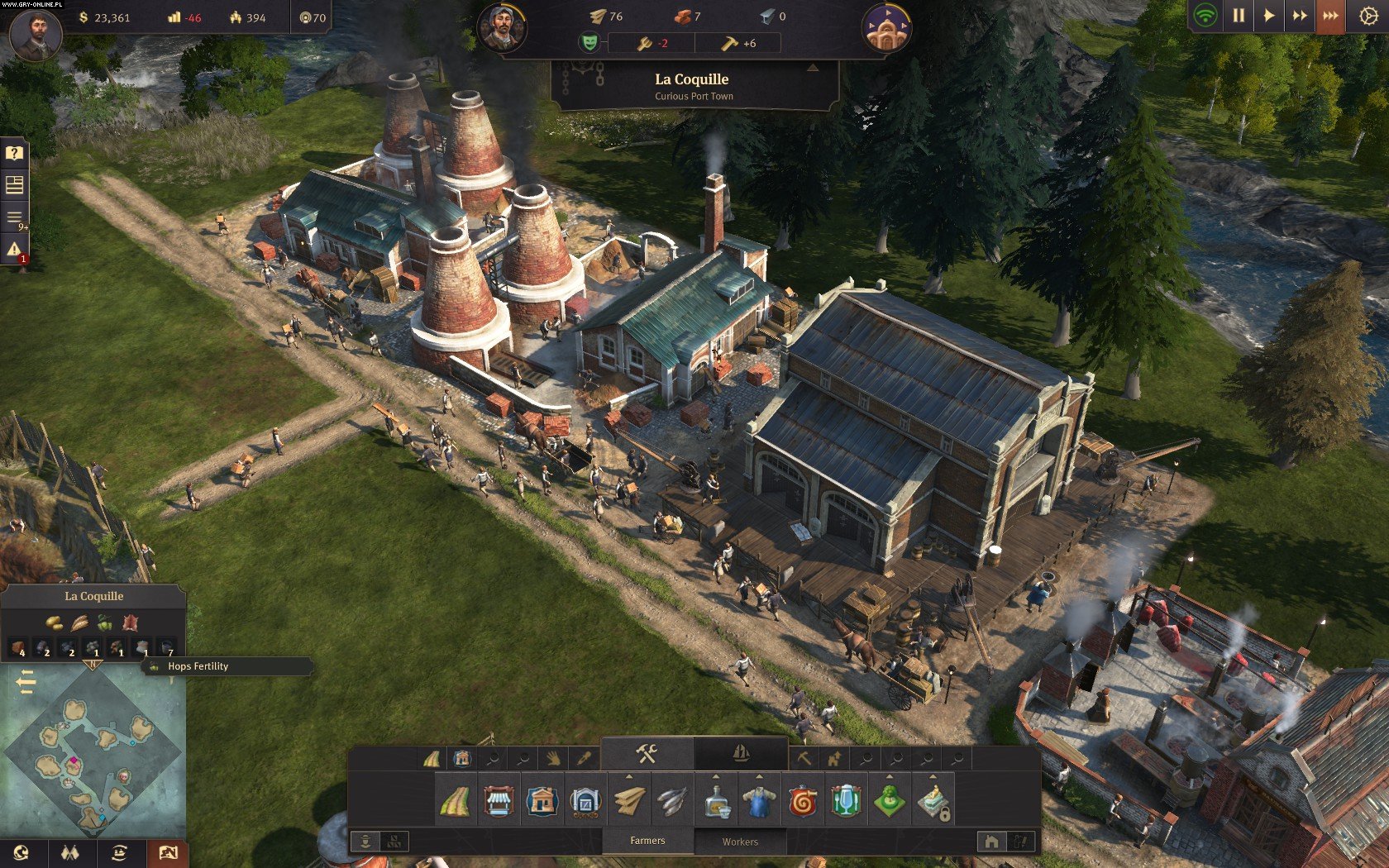Select the work clothes production category
Screen dimensions: 1389x868
click(759, 800)
